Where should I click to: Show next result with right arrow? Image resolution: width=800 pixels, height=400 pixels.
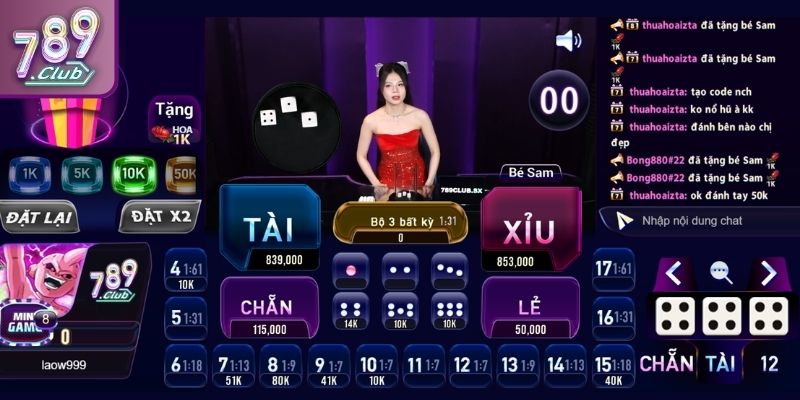click(768, 272)
